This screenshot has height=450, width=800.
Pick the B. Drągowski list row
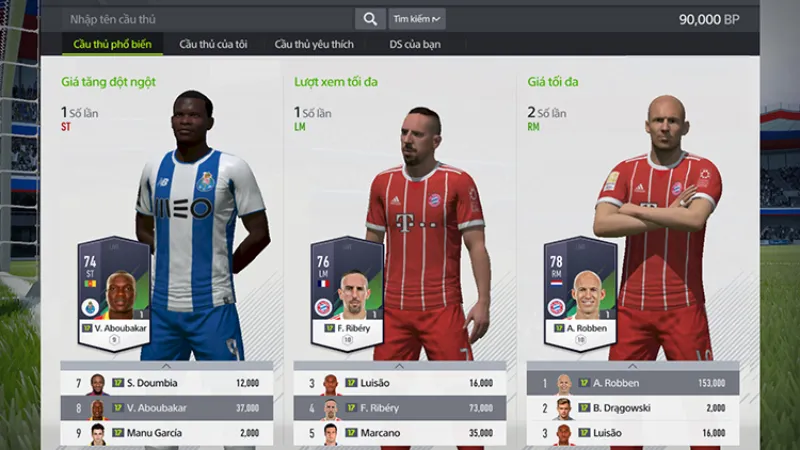632,408
